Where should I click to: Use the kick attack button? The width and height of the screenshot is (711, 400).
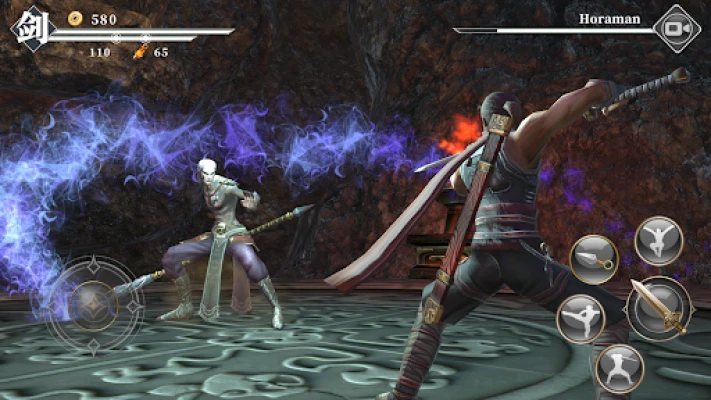581,319
